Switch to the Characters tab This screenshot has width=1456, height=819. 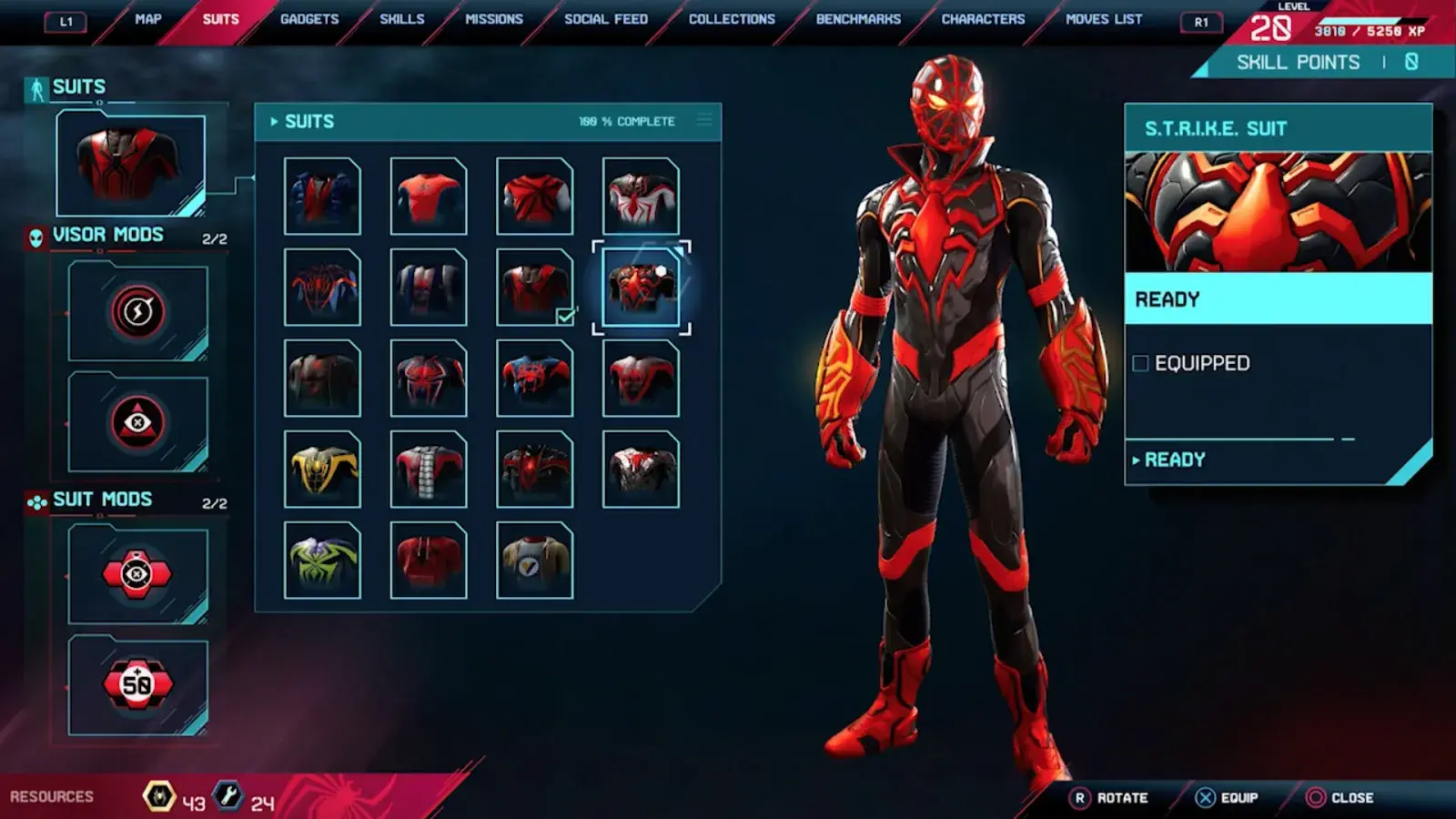[983, 19]
